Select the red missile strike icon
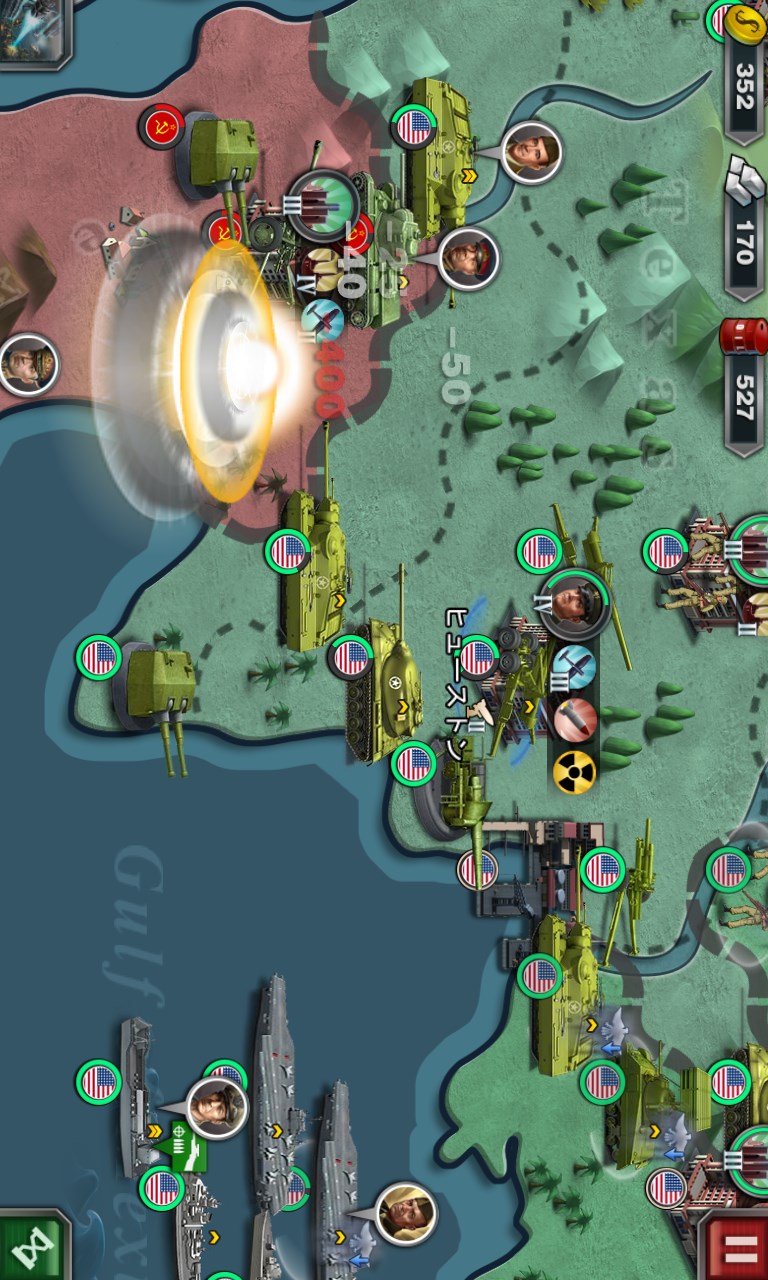This screenshot has width=768, height=1280. 574,719
